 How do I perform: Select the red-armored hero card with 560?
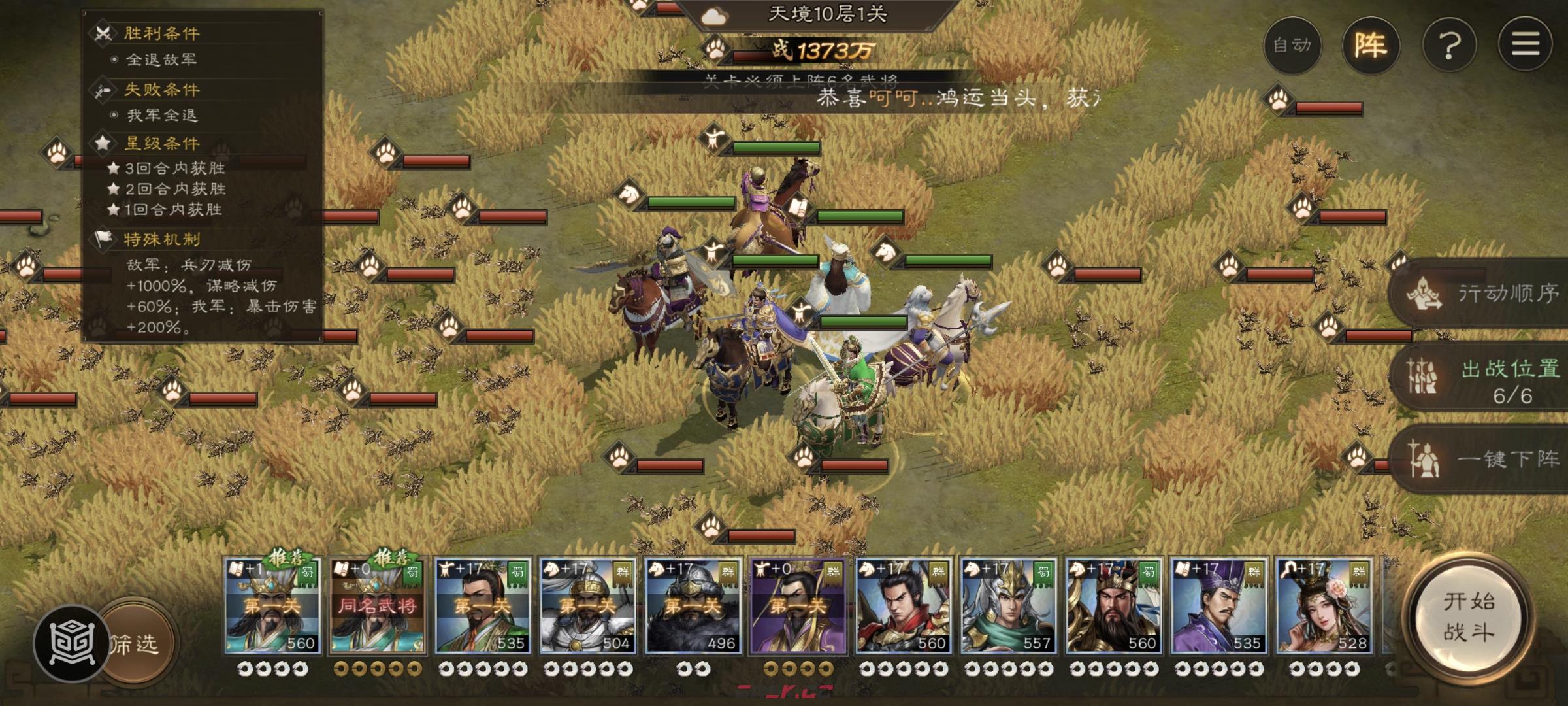pos(903,606)
